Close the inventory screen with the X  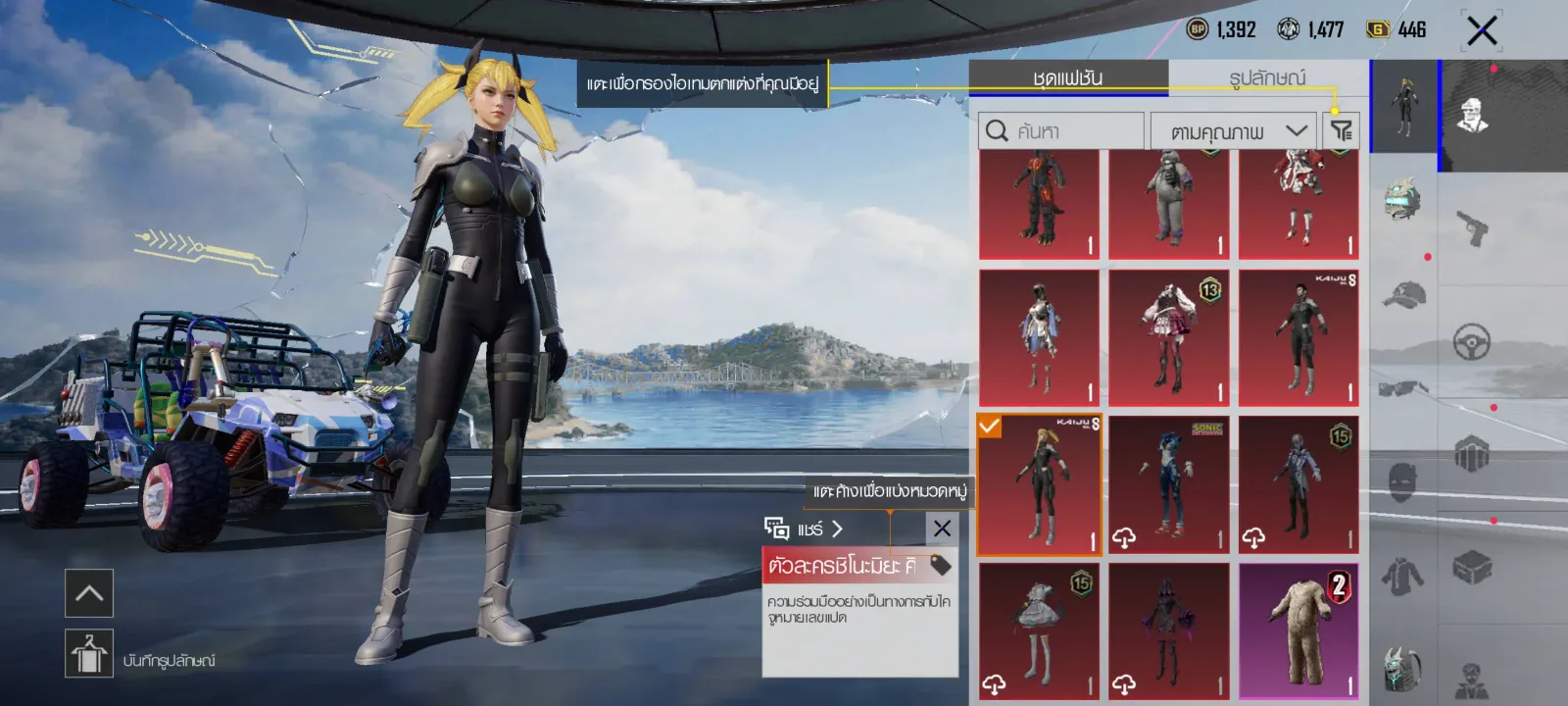coord(1481,30)
